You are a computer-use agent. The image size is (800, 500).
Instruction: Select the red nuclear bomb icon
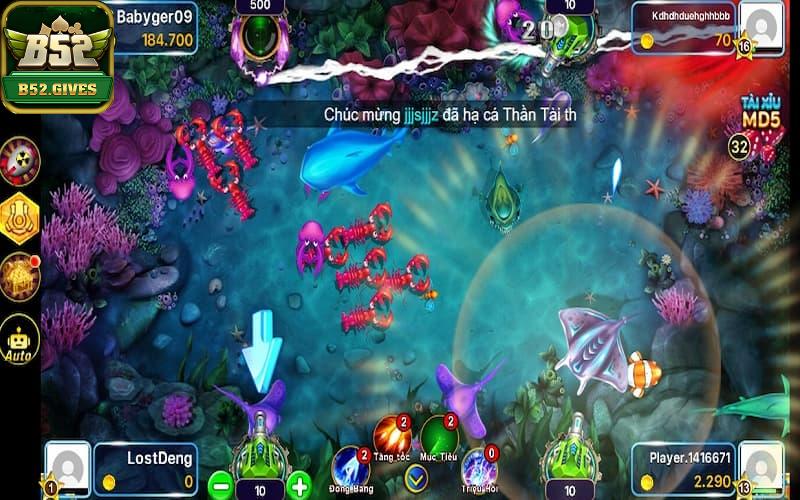[20, 158]
